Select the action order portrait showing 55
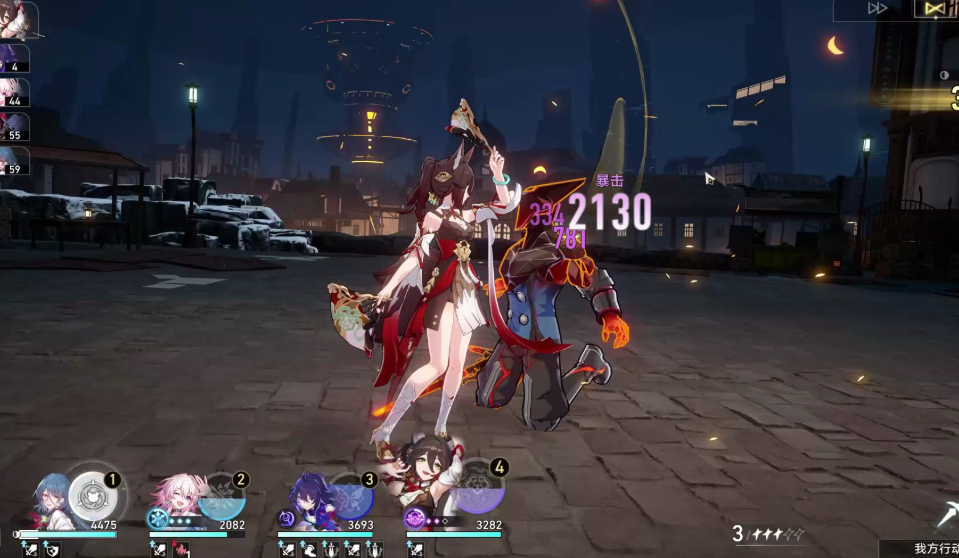Viewport: 959px width, 558px height. 14,127
